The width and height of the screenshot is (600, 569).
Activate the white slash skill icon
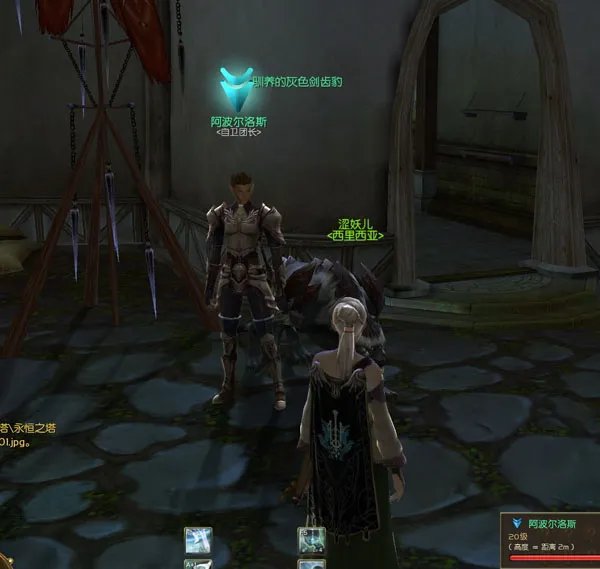198,541
